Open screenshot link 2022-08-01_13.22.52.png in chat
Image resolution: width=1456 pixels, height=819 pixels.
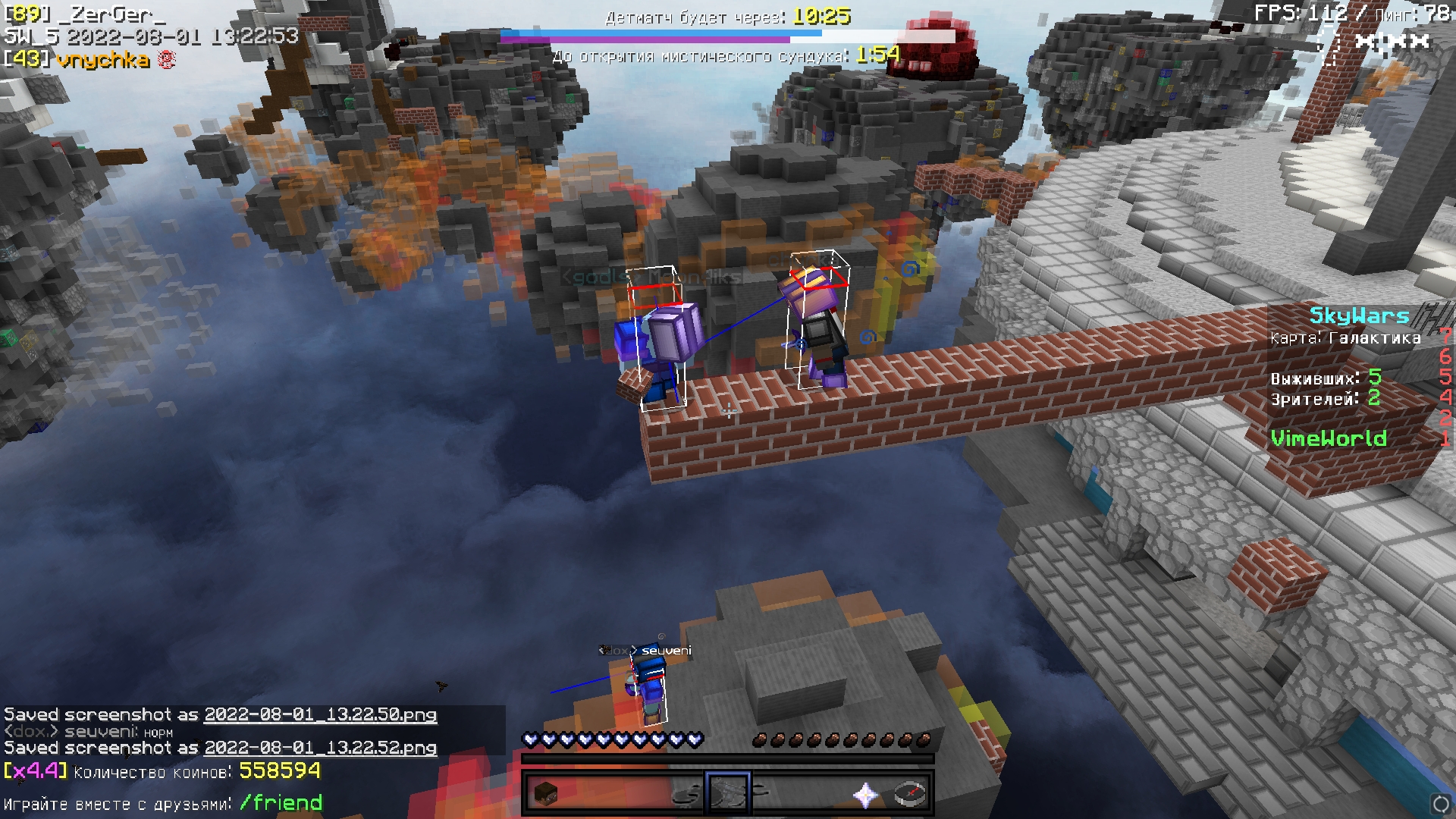(320, 748)
